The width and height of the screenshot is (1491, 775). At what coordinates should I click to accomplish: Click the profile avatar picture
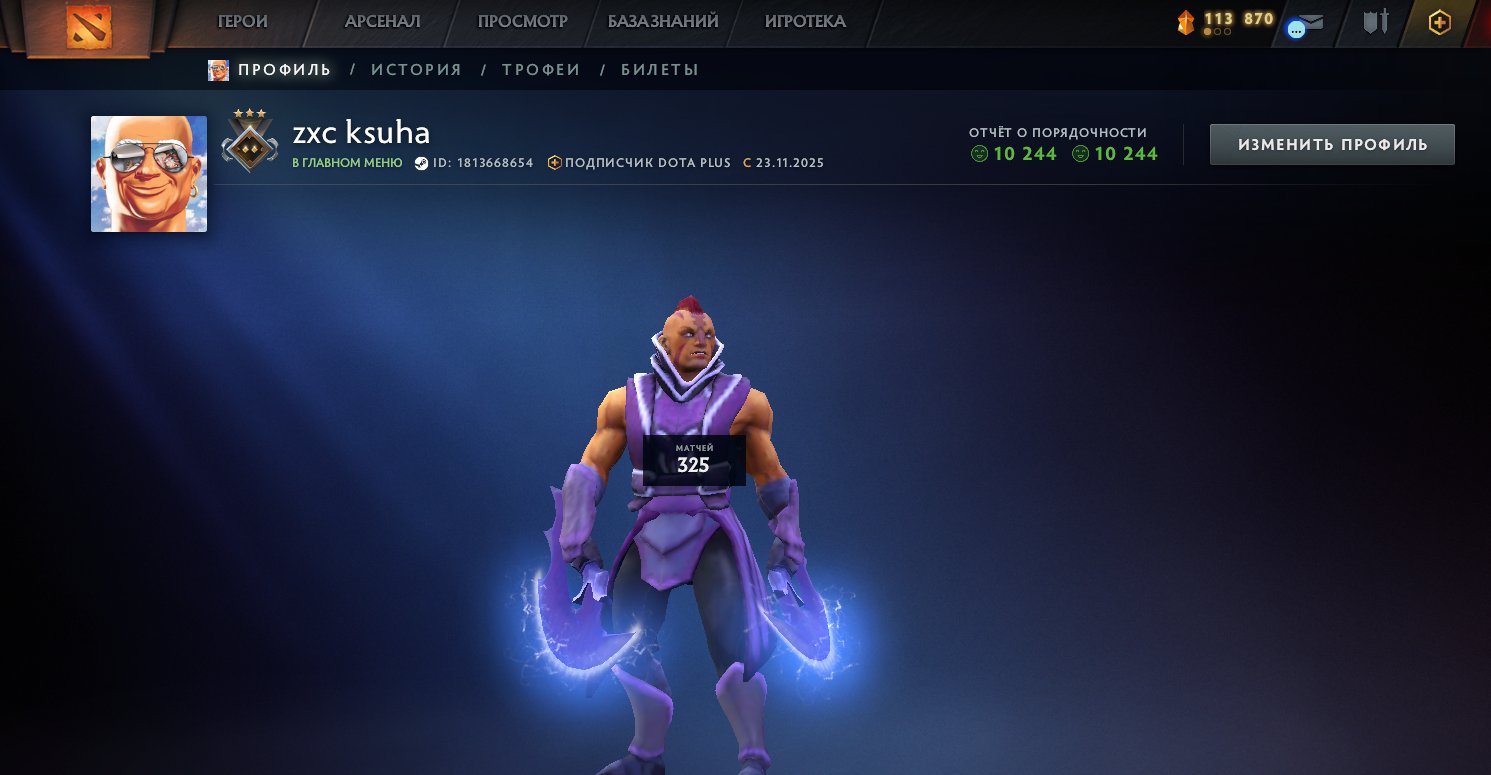tap(148, 173)
